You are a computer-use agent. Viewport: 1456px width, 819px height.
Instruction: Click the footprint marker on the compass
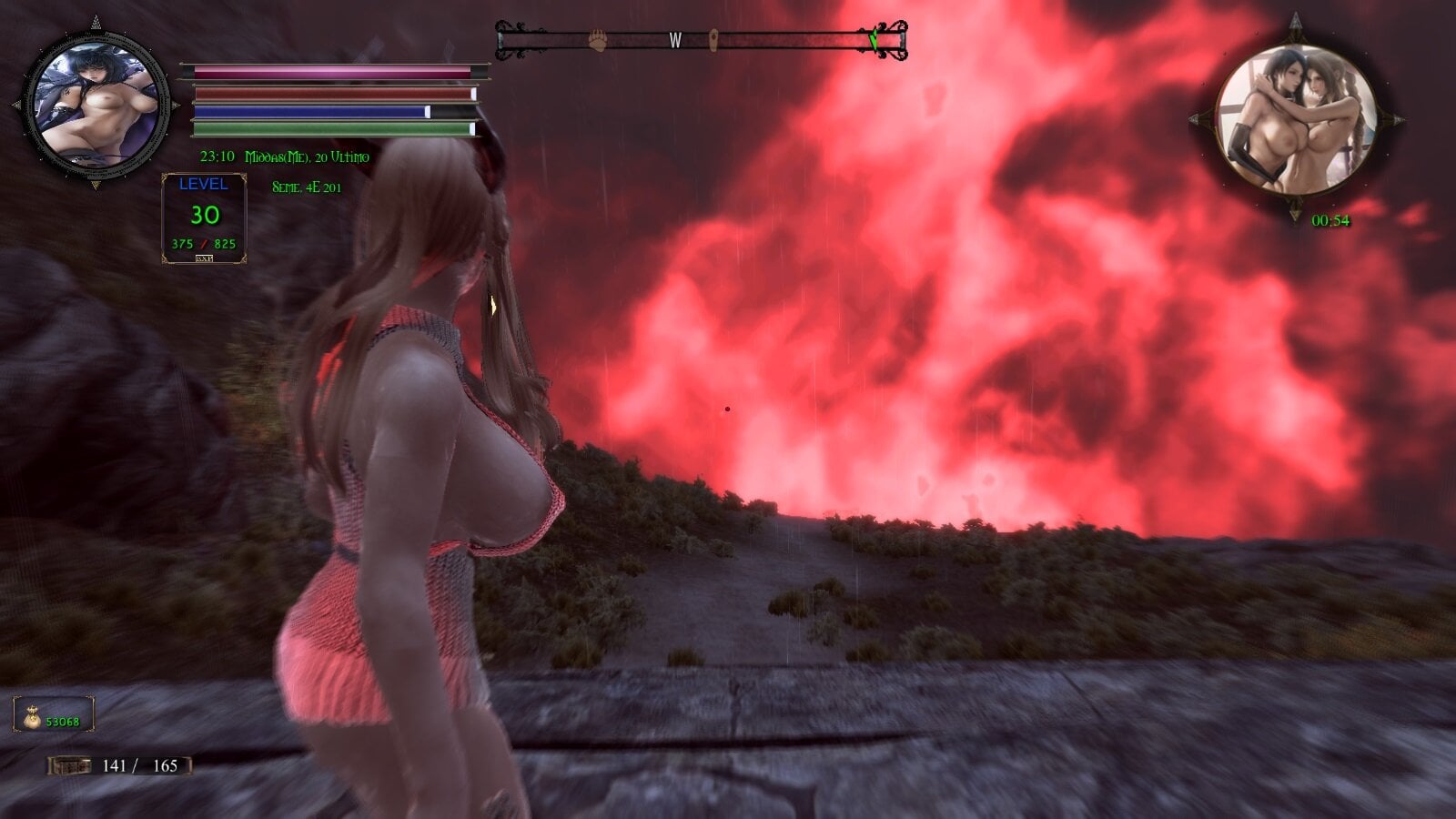tap(715, 38)
